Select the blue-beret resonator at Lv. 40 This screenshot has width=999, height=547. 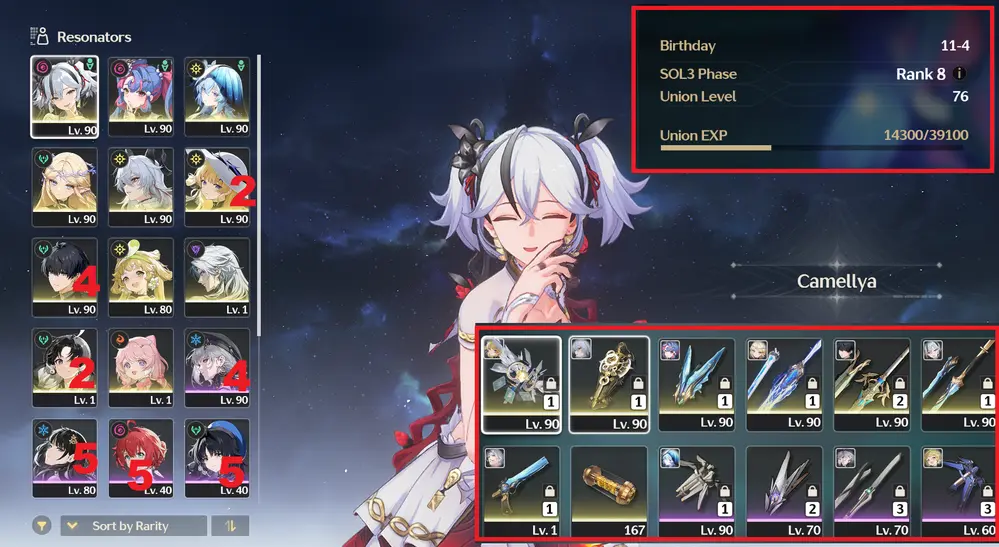tap(217, 457)
